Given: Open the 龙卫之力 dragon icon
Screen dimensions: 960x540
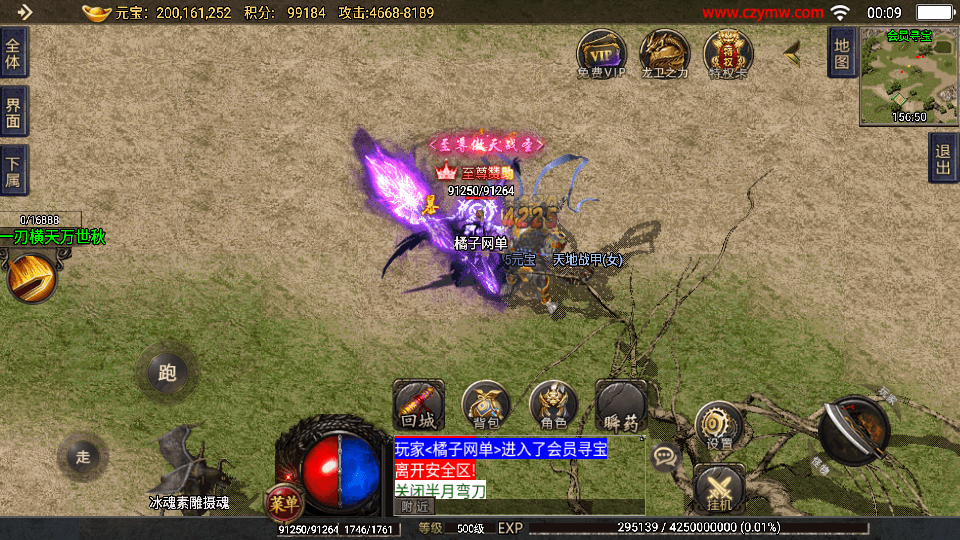Looking at the screenshot, I should pos(664,52).
